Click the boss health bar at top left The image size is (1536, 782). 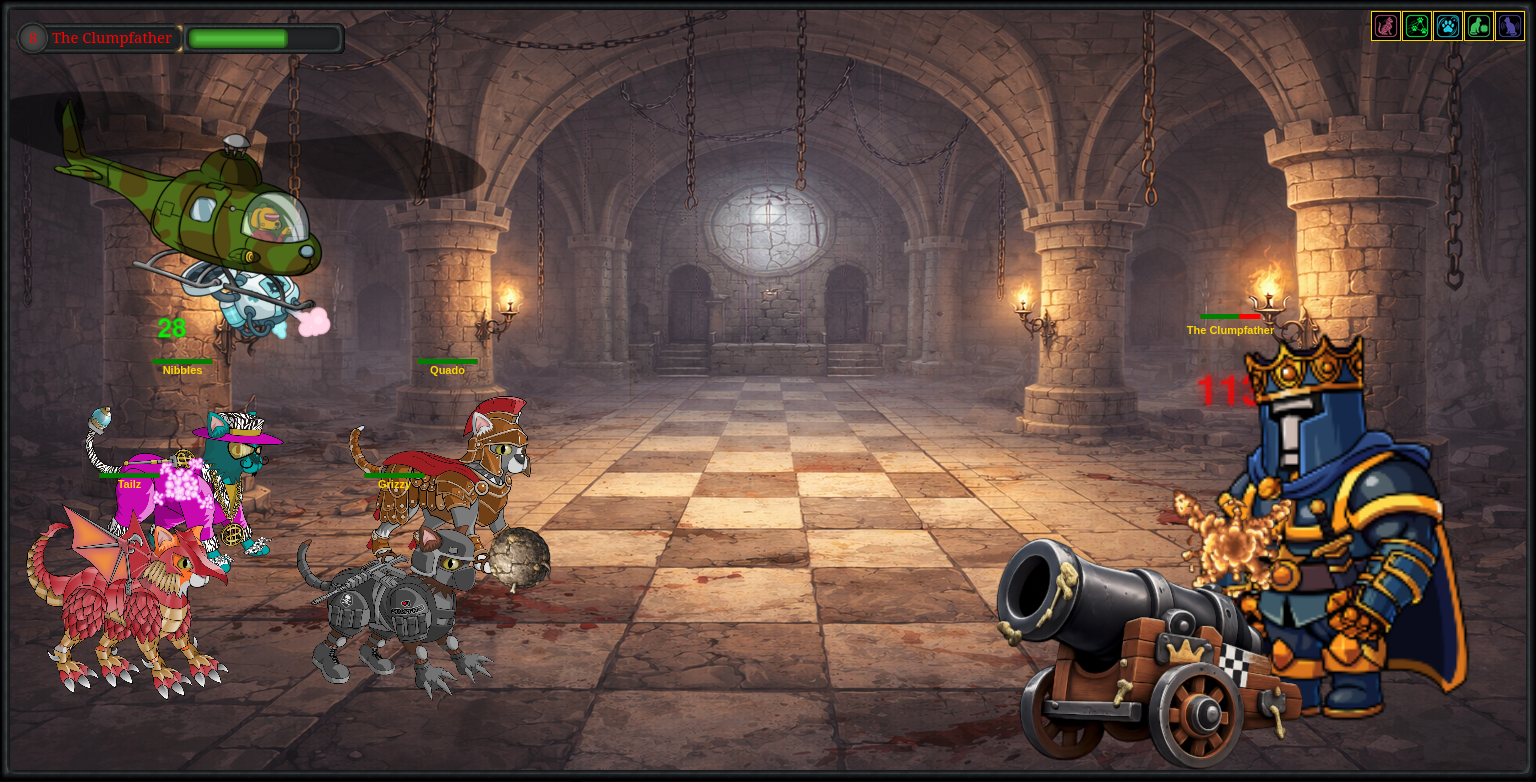264,38
